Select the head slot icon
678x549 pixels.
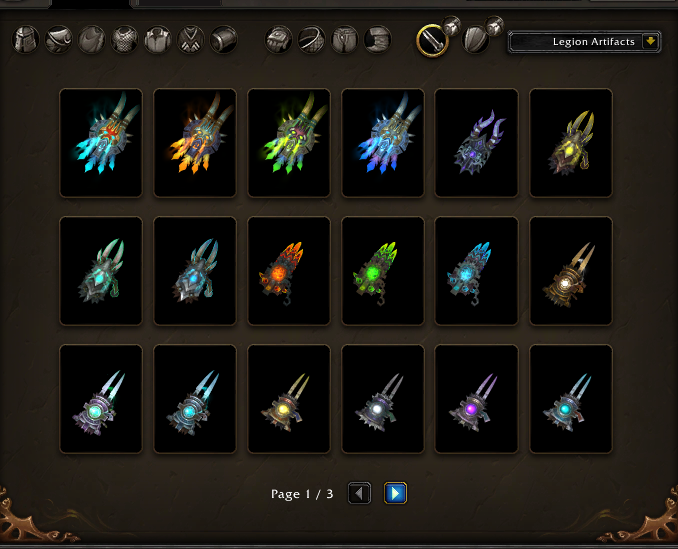[x=25, y=41]
